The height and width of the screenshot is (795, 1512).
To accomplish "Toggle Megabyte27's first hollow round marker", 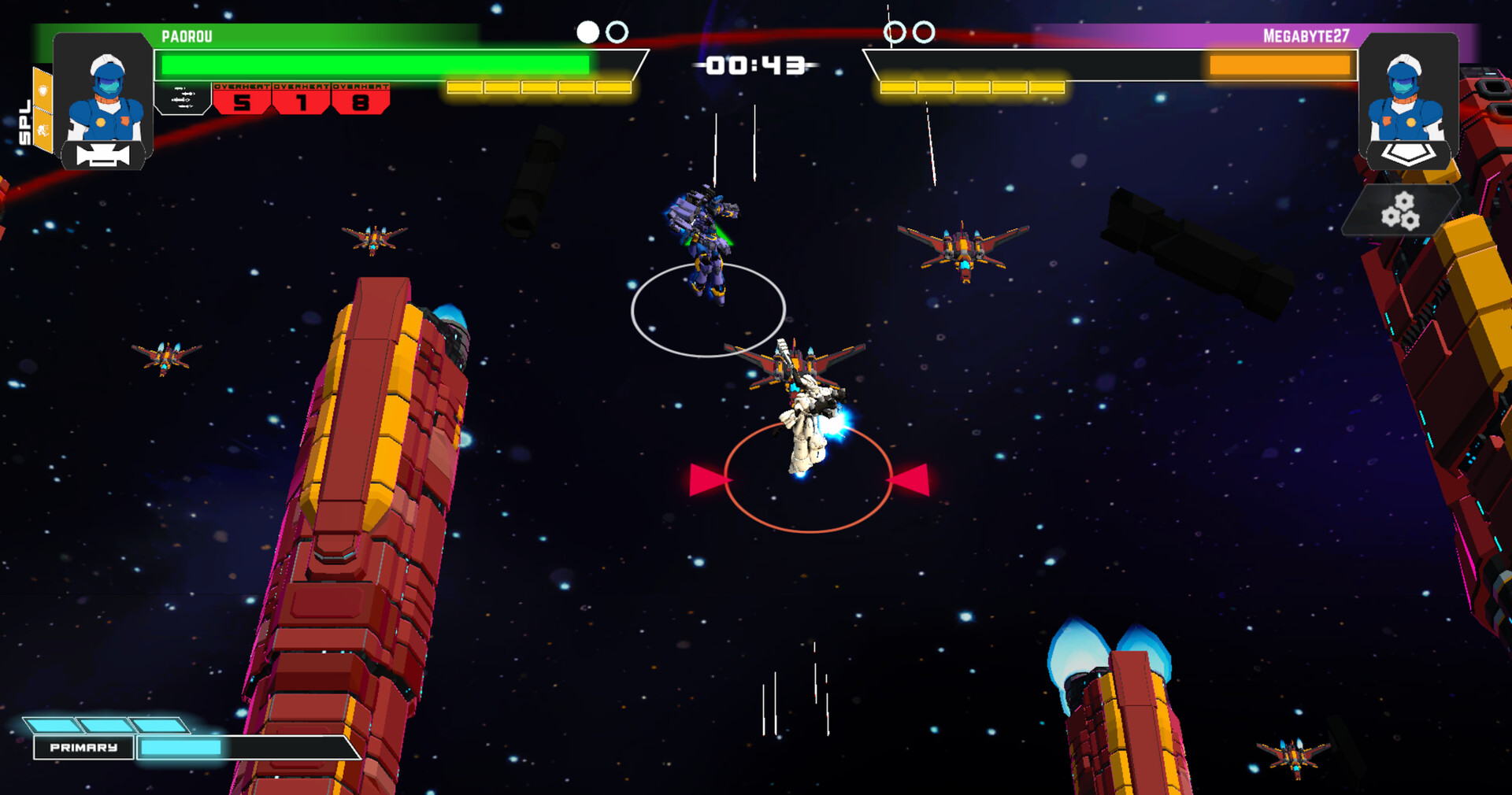I will pos(895,32).
